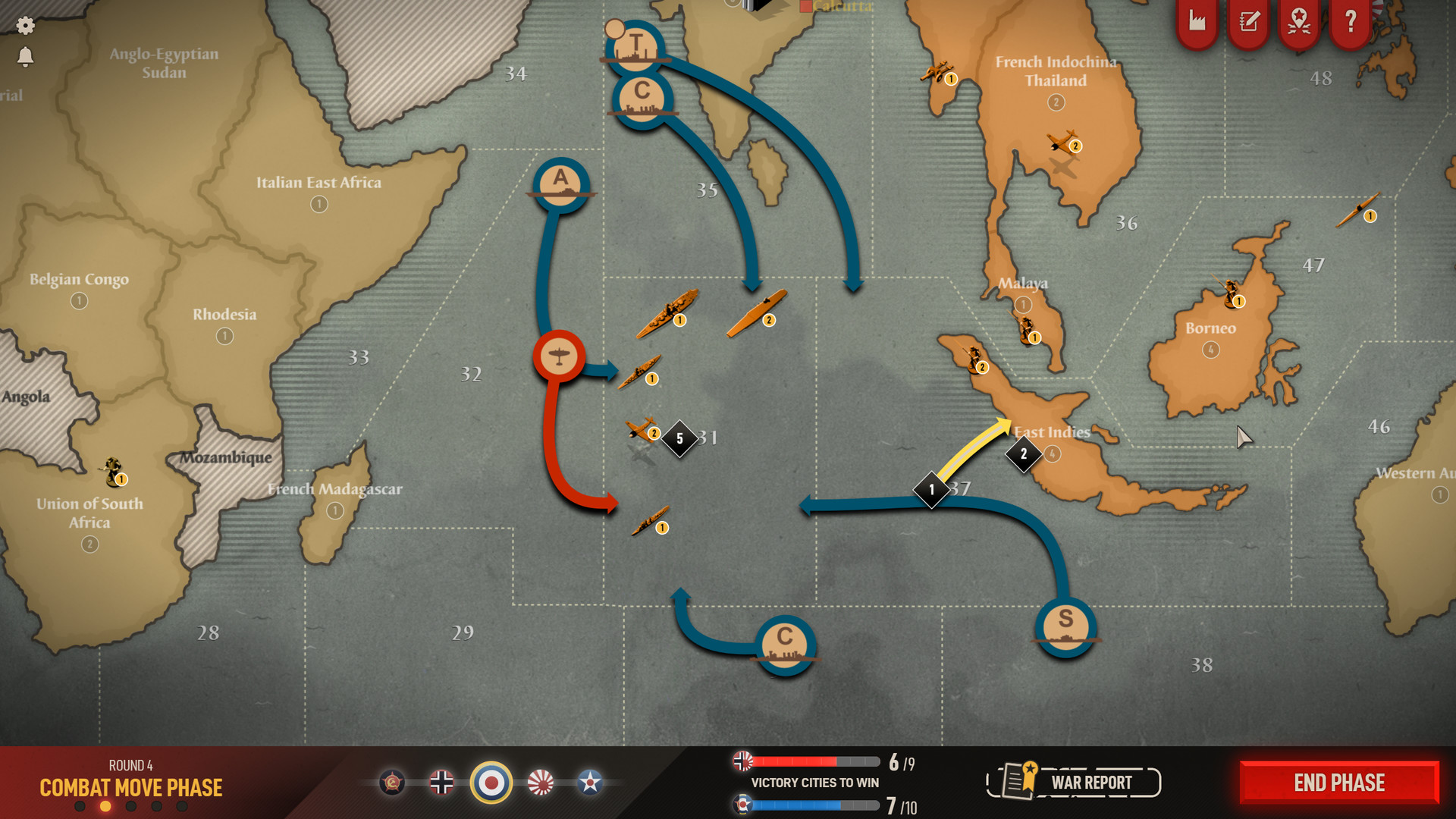
Task: Open the notepad with pencil button
Action: click(x=1248, y=21)
